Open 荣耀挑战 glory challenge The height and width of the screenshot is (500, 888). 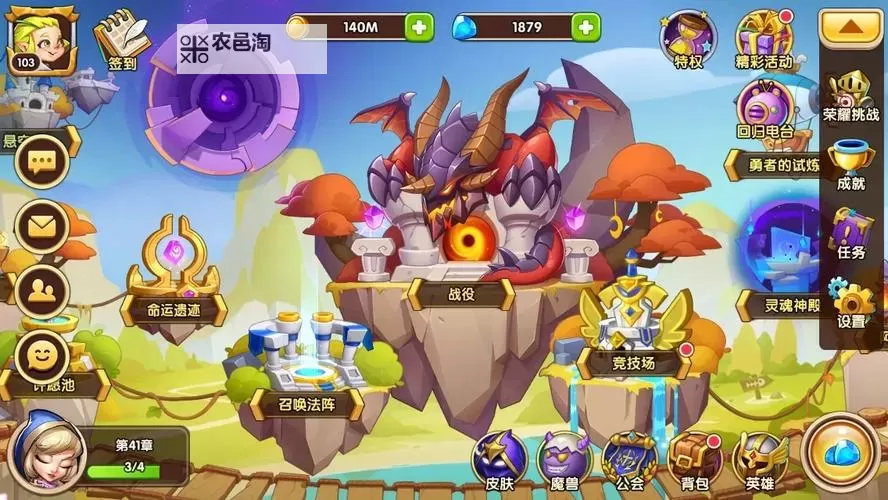point(851,96)
